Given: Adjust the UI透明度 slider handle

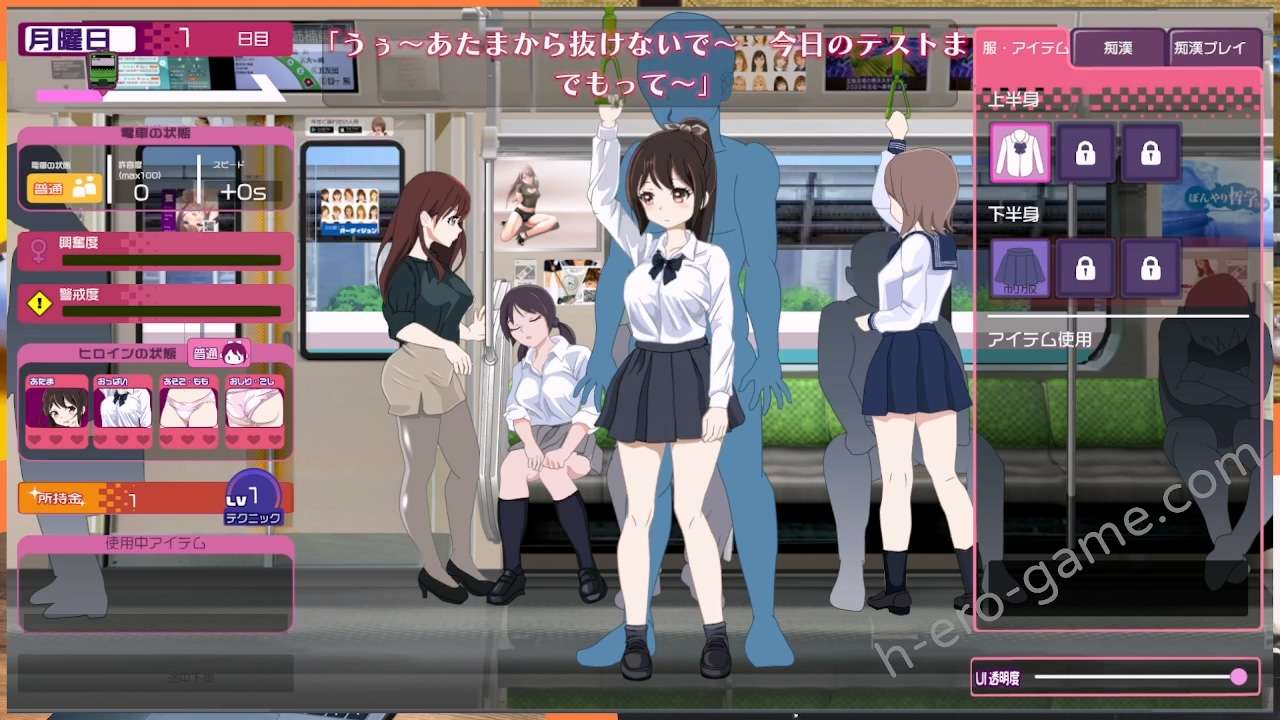Looking at the screenshot, I should click(1239, 677).
